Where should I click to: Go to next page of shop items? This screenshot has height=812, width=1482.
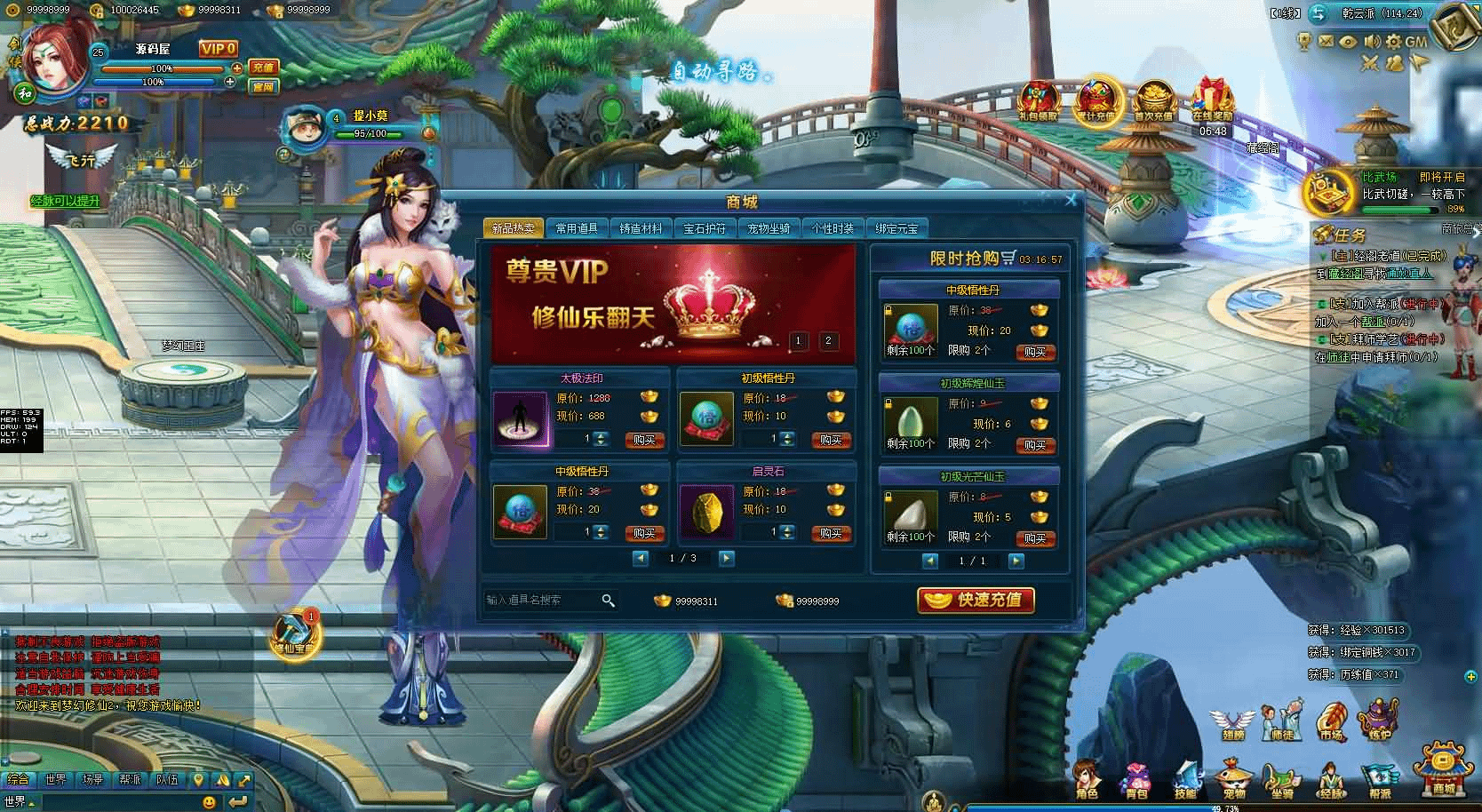726,558
